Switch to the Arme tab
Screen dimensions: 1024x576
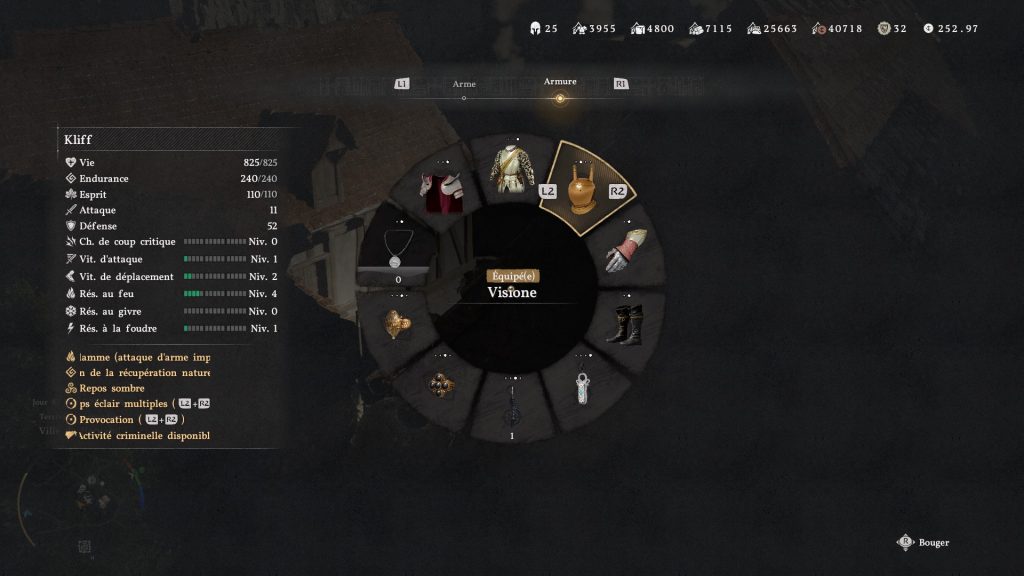tap(464, 85)
